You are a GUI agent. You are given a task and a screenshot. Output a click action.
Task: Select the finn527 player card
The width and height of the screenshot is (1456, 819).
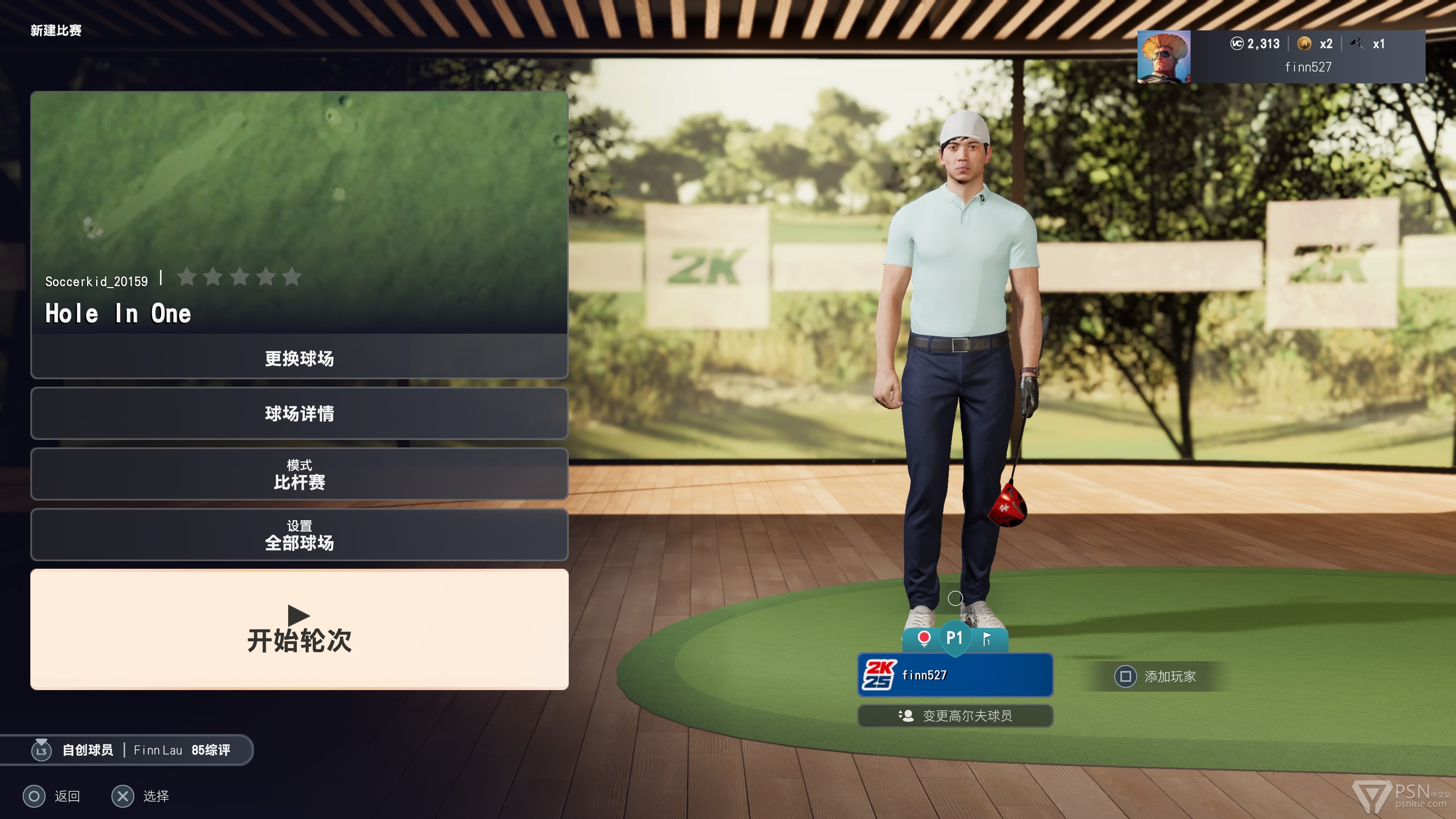(955, 675)
